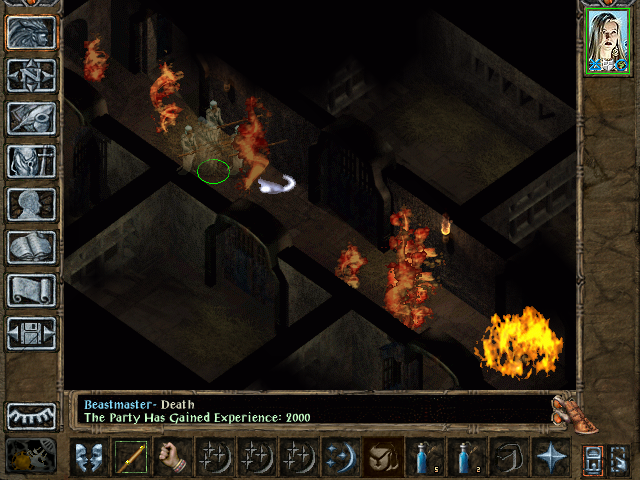Open the options floppy disk button
Screen dimensions: 640x480
click(31, 333)
